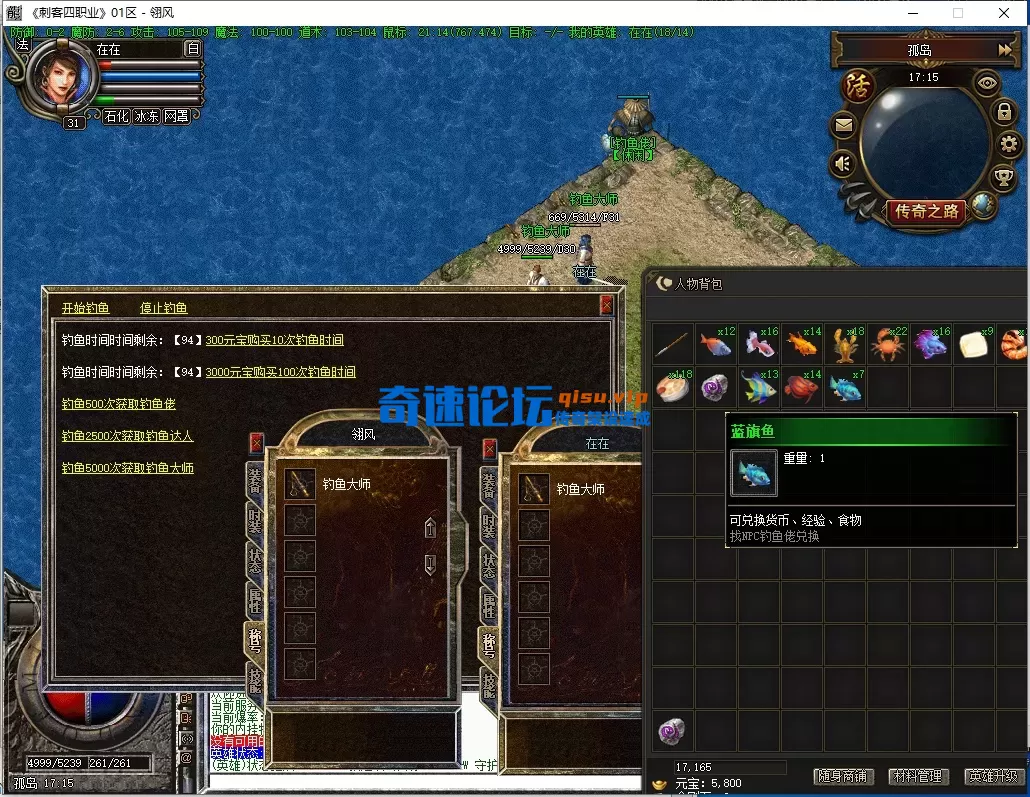Click the 英雄升级 hero upgrade button
The width and height of the screenshot is (1030, 797).
tap(991, 776)
